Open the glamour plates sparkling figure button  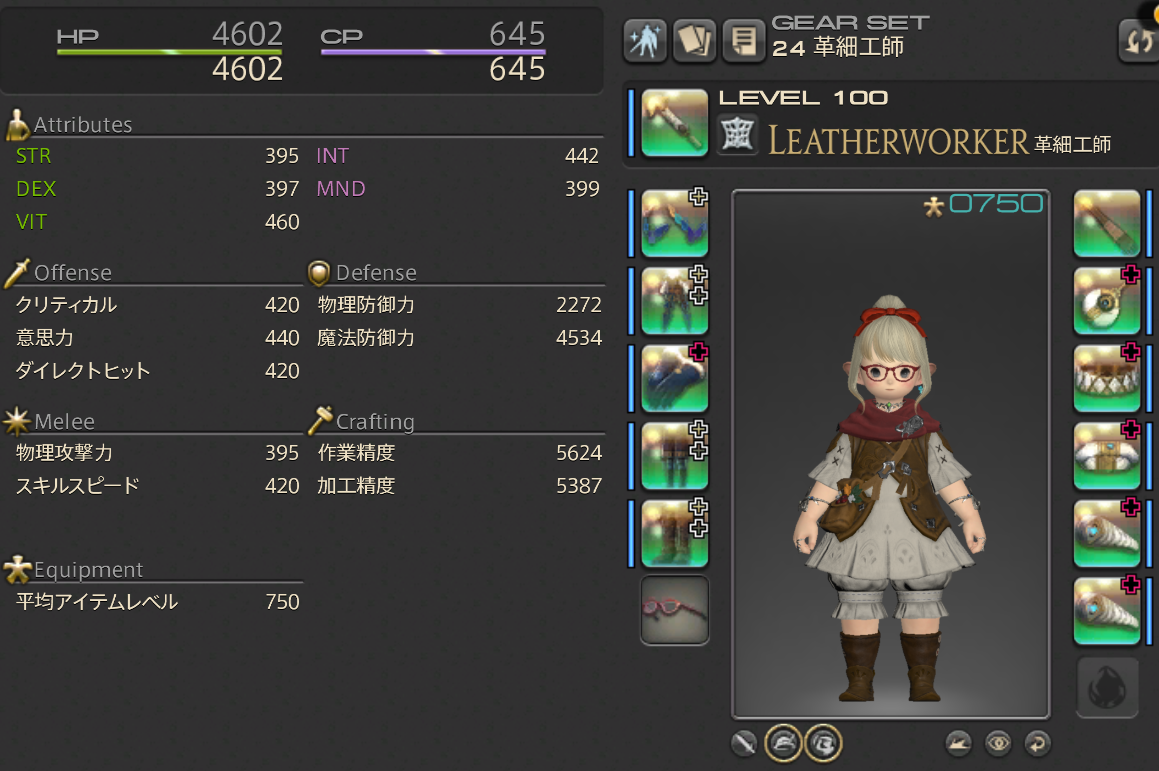point(645,41)
